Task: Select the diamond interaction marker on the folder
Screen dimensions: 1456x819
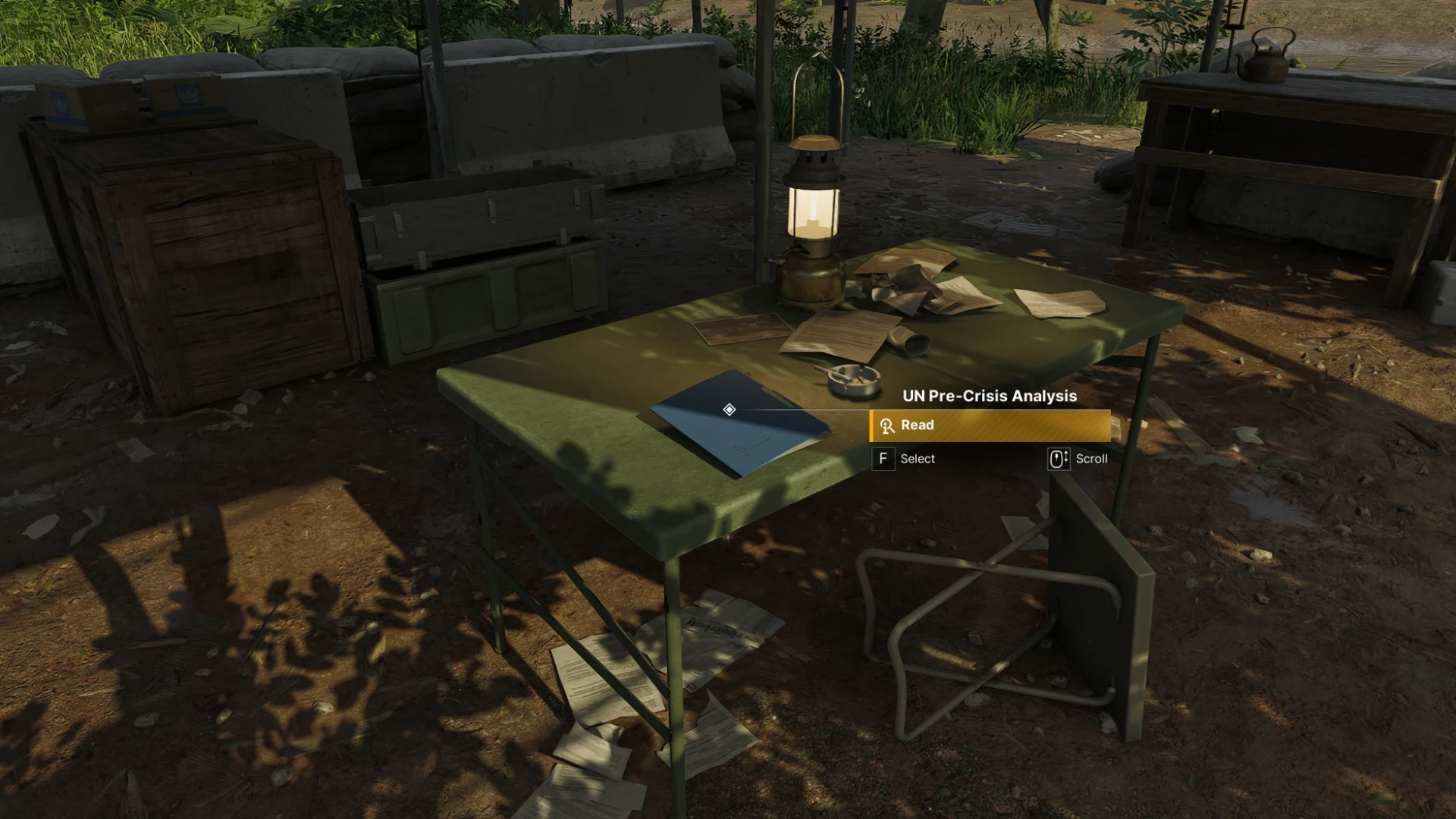Action: tap(729, 409)
